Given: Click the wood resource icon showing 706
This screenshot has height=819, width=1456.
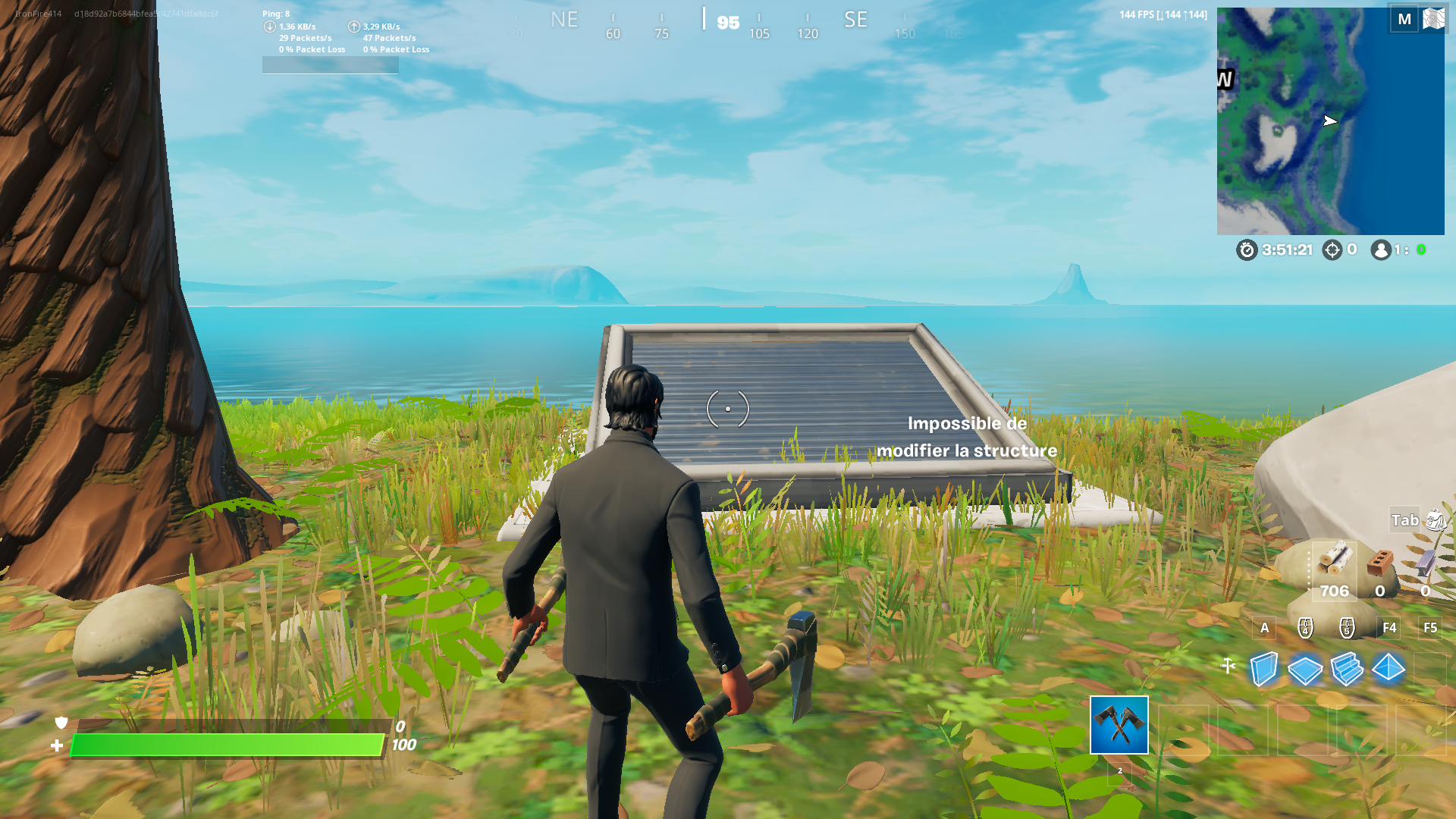Looking at the screenshot, I should 1333,561.
